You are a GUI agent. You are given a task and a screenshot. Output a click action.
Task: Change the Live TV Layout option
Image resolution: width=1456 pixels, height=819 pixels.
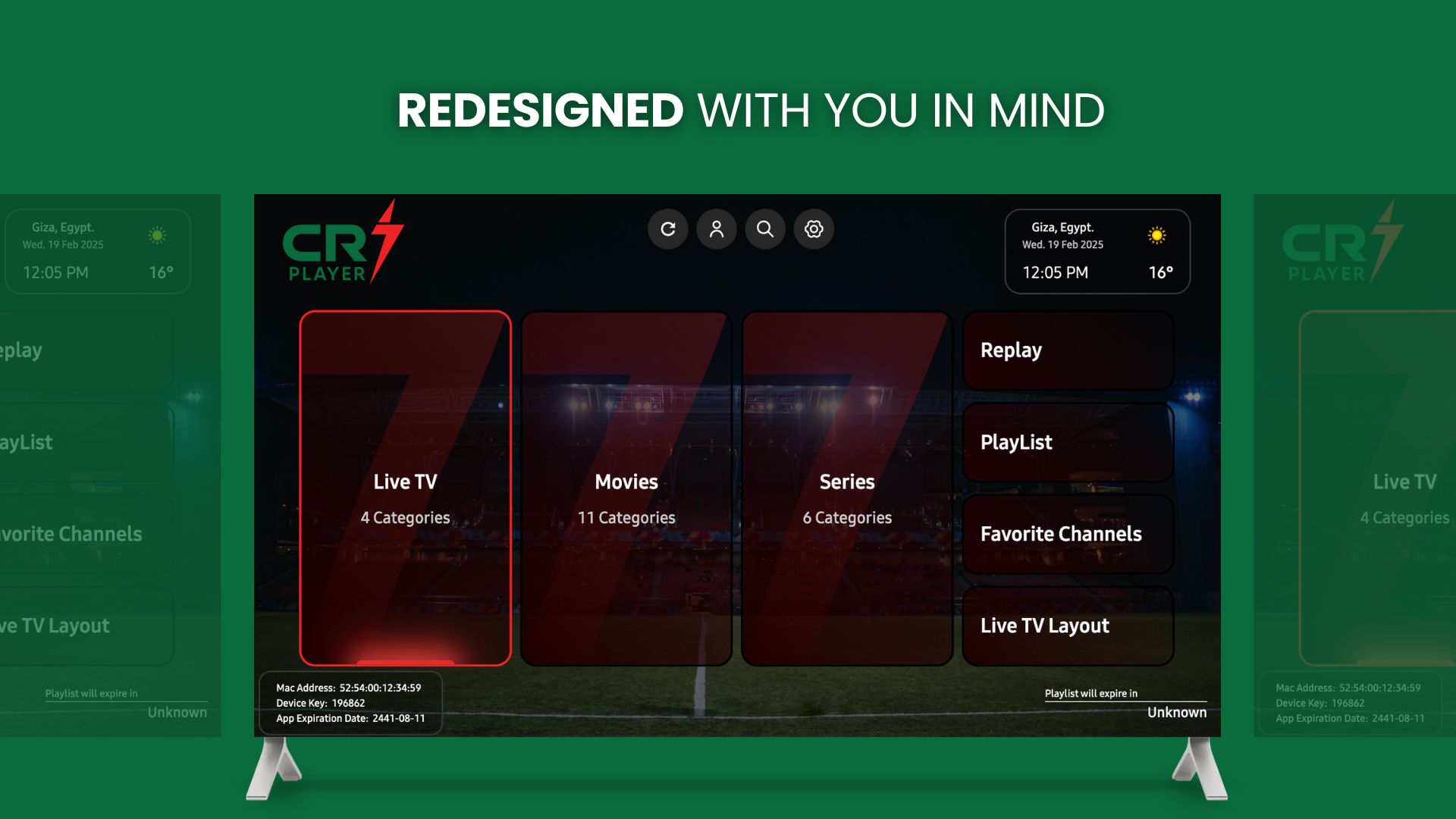1068,626
